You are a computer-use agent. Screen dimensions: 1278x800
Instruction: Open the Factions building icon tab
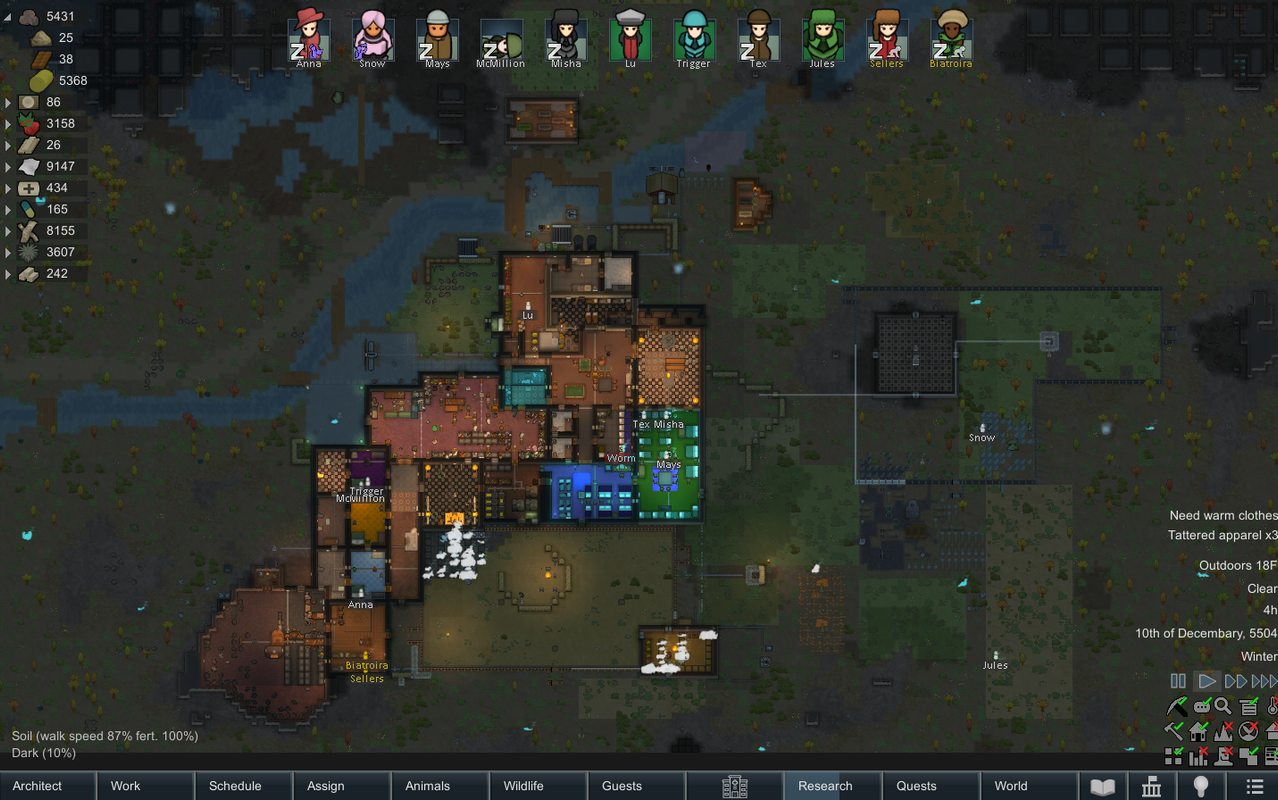tap(1152, 786)
